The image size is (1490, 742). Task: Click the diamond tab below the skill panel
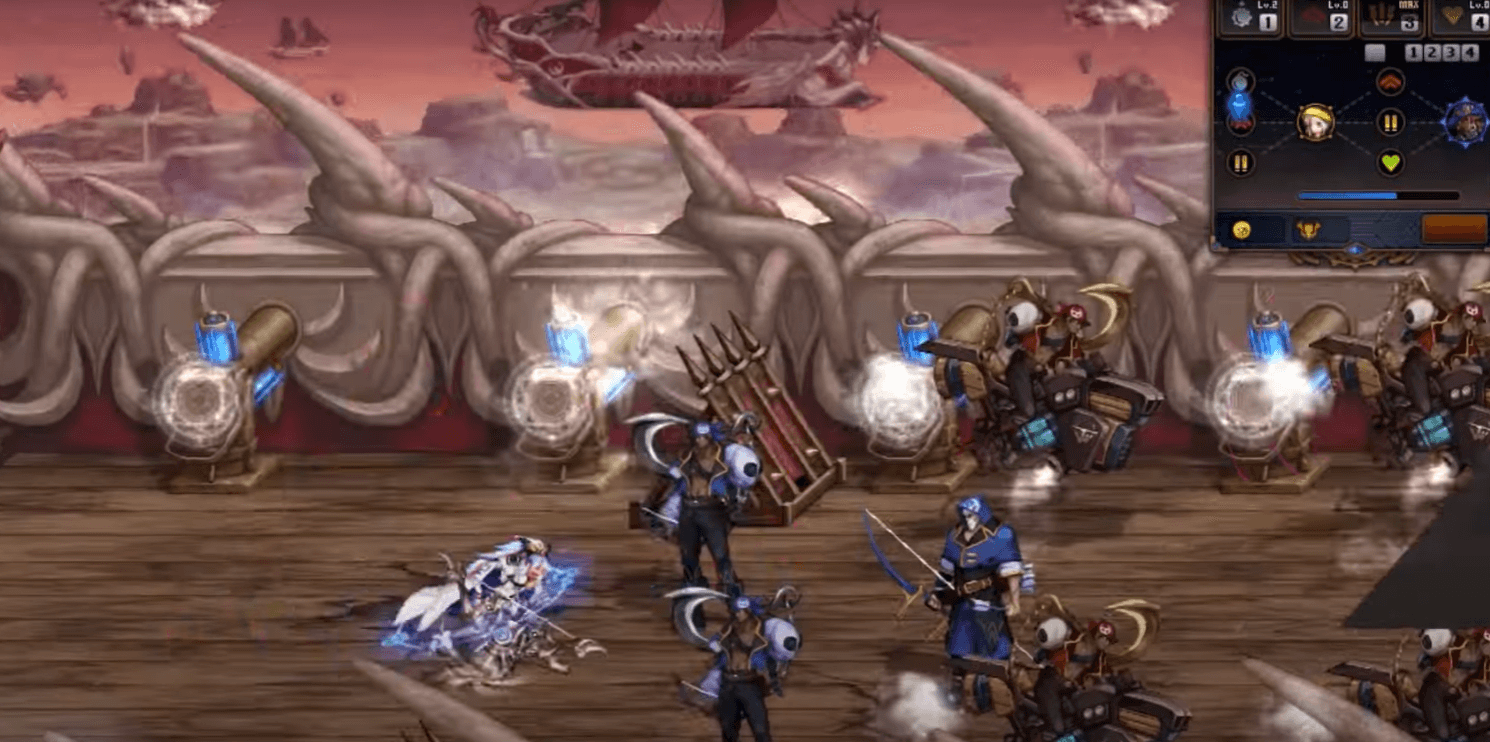(1357, 247)
